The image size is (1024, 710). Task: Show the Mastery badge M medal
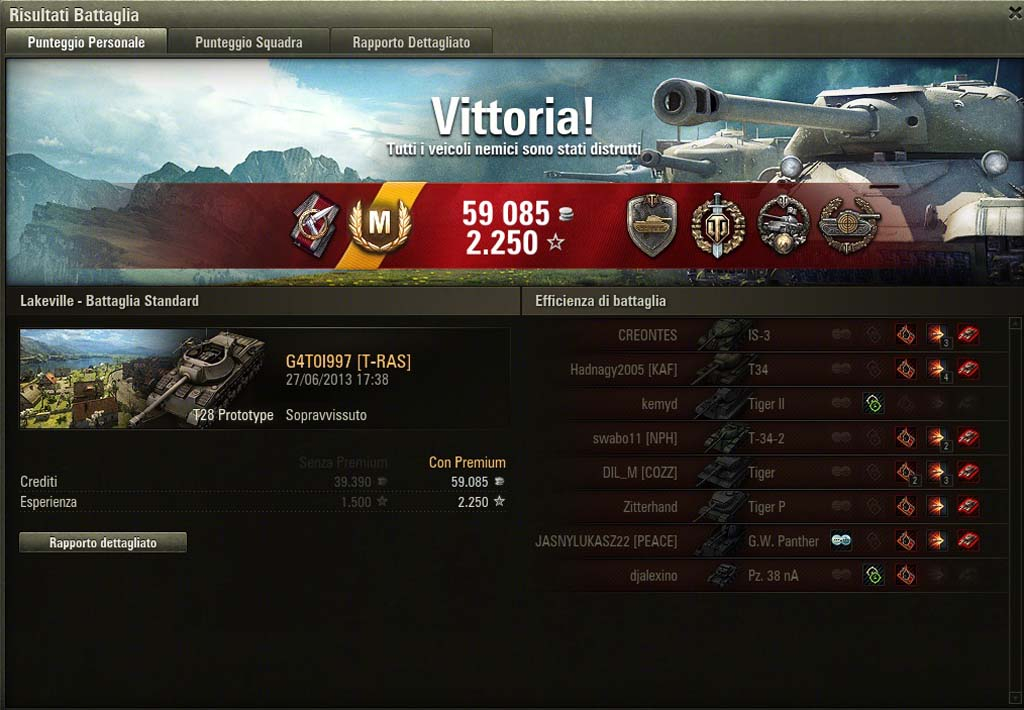click(379, 226)
